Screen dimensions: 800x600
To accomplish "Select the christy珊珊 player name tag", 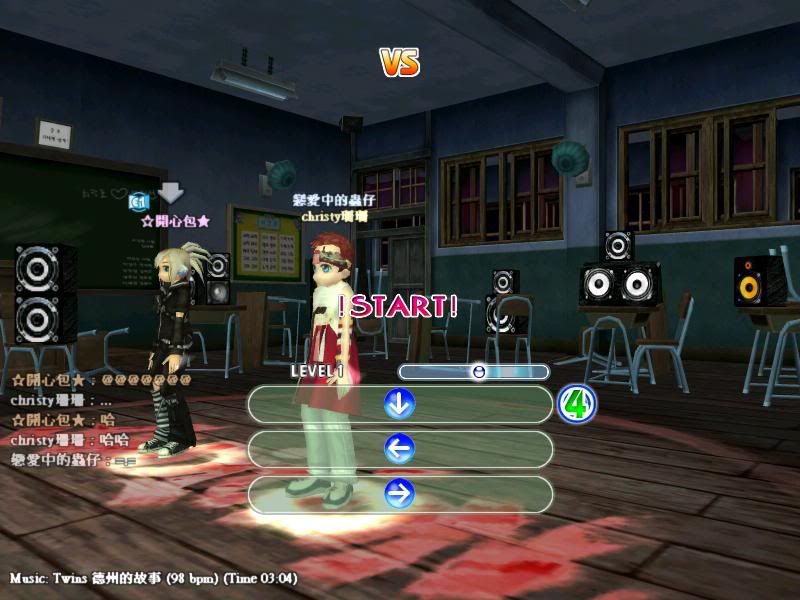I will point(335,216).
